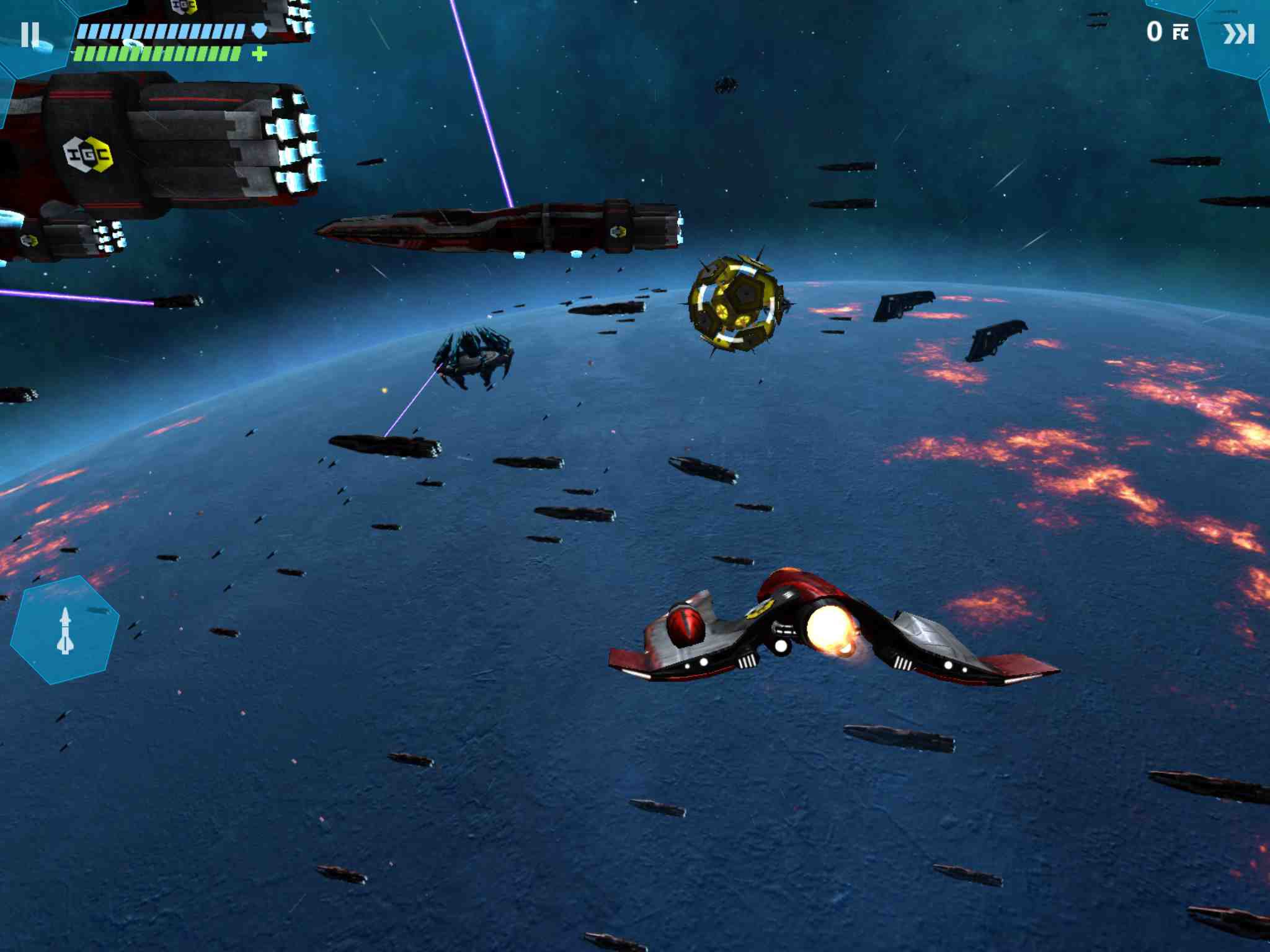1270x952 pixels.
Task: Pause the game
Action: (x=30, y=35)
